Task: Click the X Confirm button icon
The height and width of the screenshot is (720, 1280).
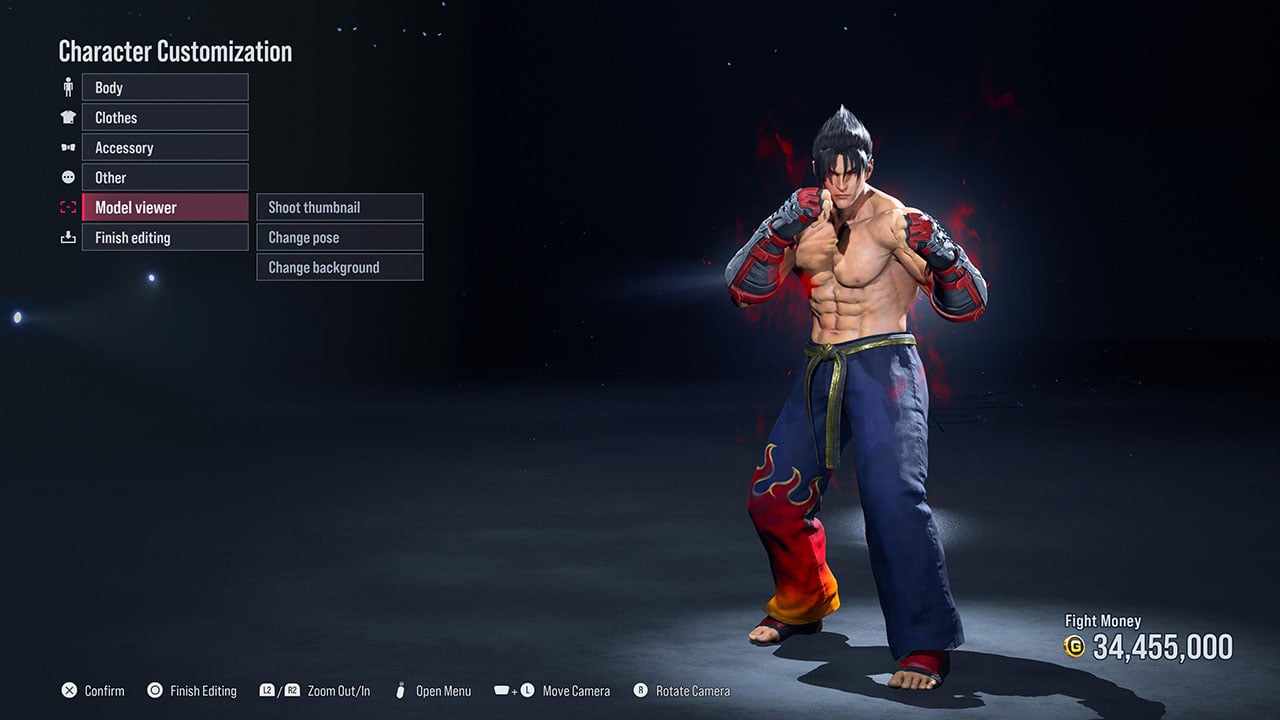Action: pos(69,690)
